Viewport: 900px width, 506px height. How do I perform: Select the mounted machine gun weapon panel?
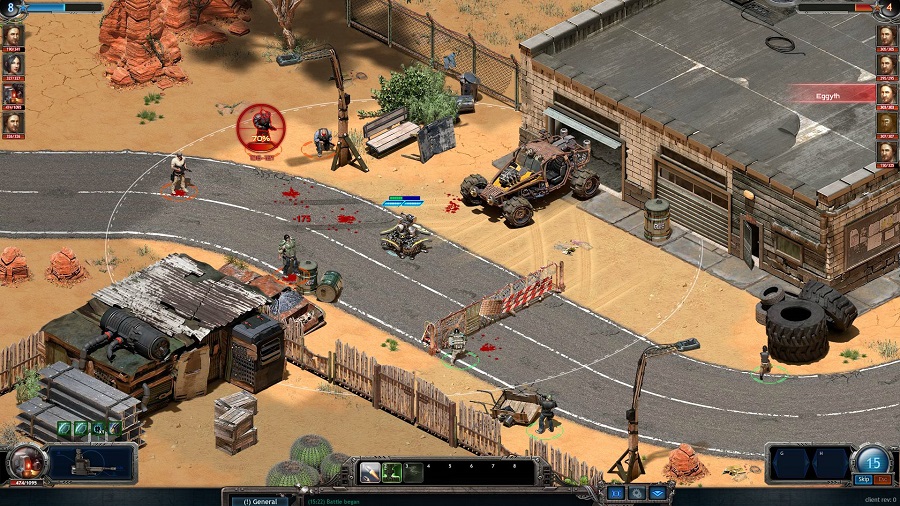point(91,463)
